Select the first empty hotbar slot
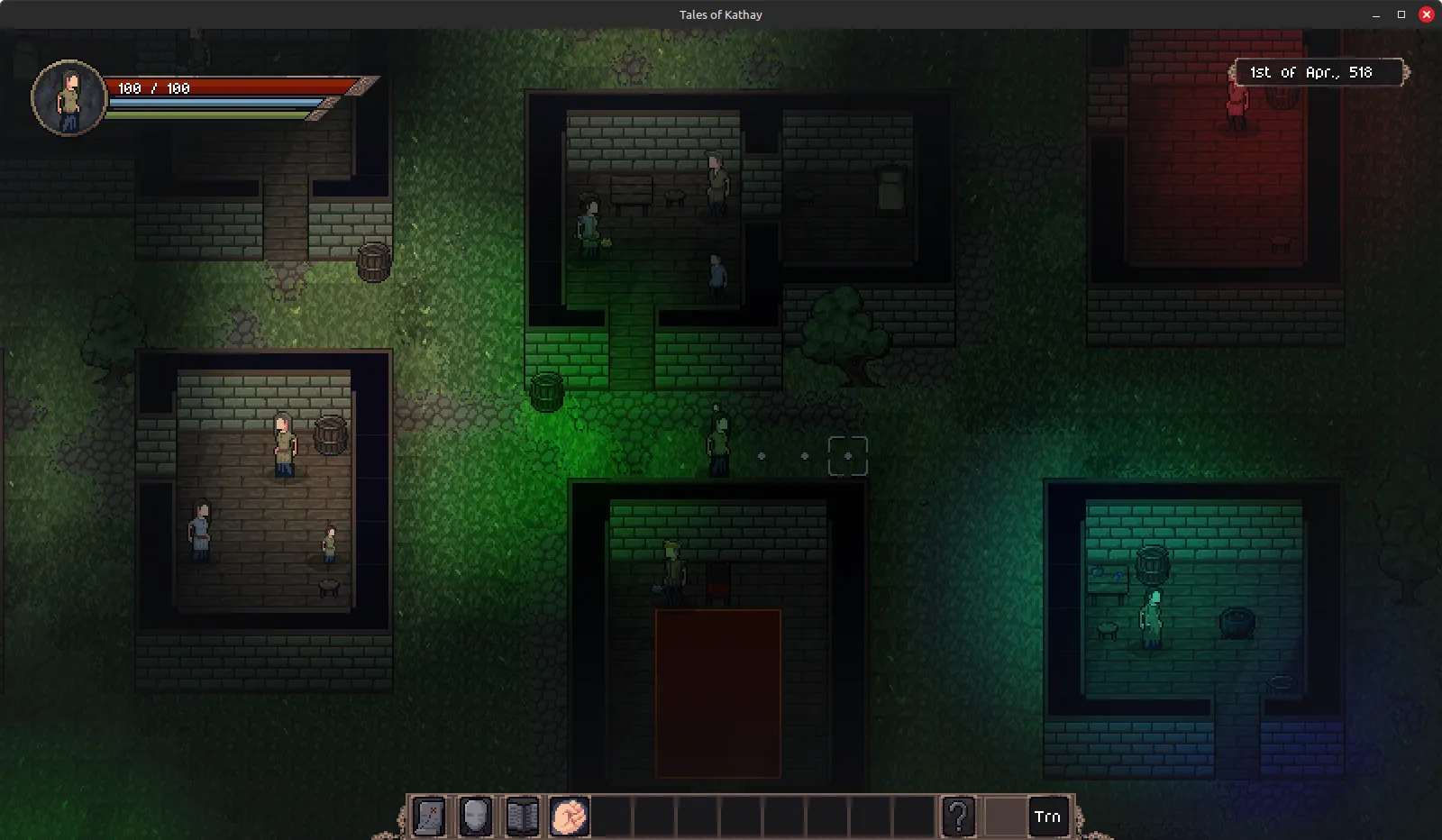 tap(615, 817)
